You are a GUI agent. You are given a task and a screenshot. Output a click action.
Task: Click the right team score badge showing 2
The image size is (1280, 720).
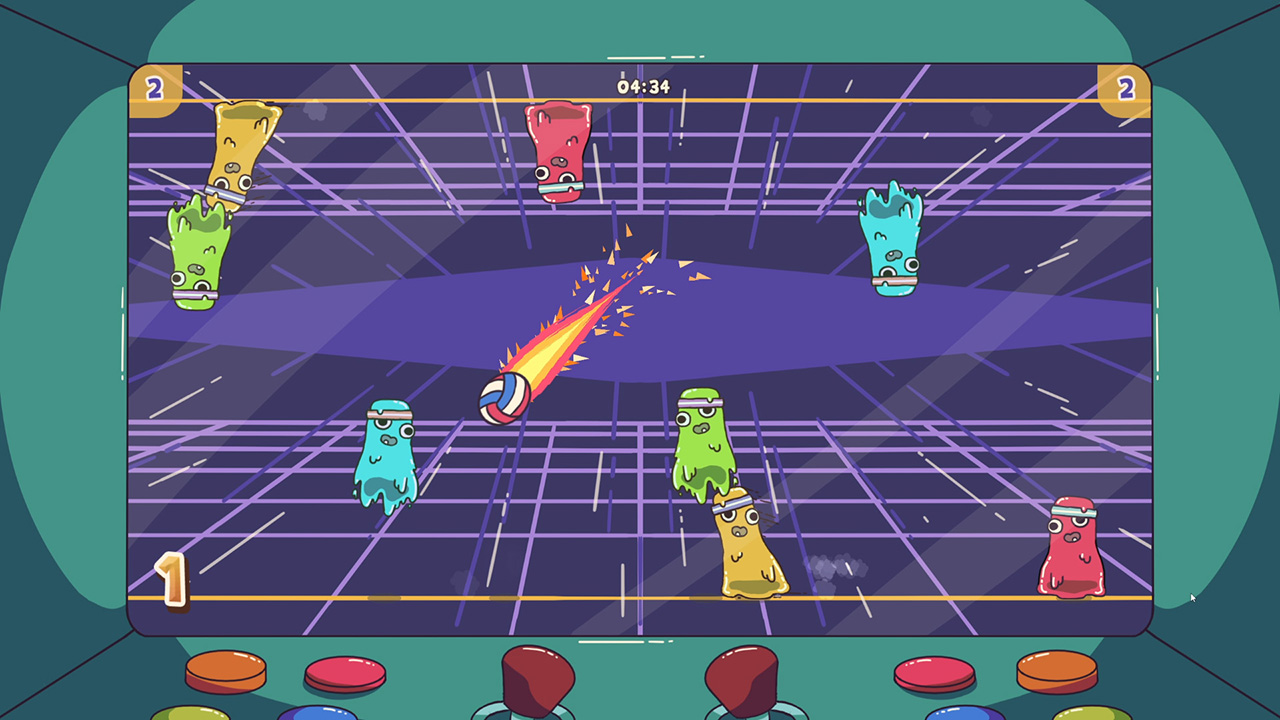pyautogui.click(x=1127, y=88)
